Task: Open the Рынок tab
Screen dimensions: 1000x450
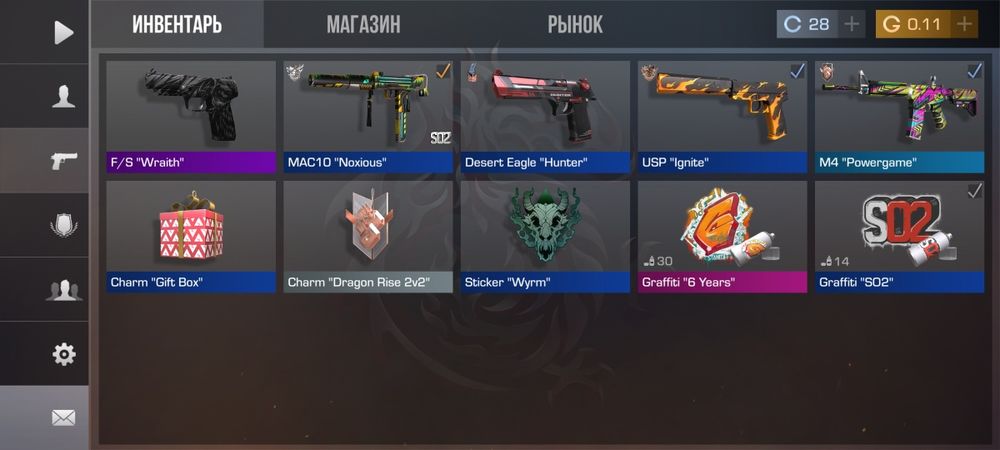Action: [575, 25]
